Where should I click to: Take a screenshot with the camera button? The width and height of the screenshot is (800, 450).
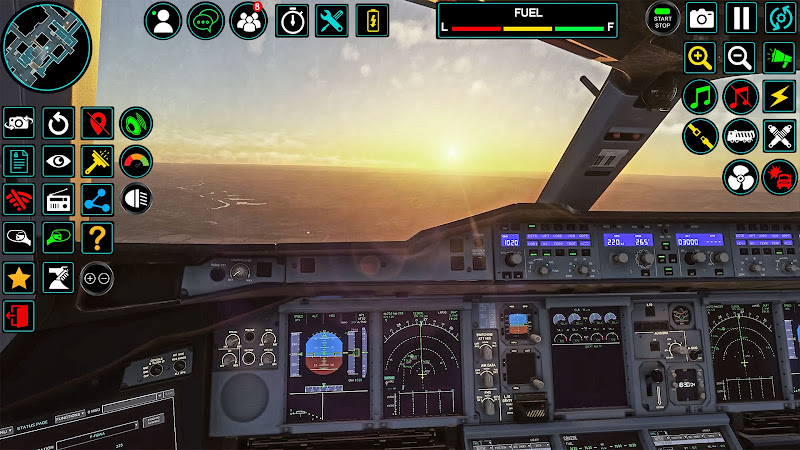(701, 18)
